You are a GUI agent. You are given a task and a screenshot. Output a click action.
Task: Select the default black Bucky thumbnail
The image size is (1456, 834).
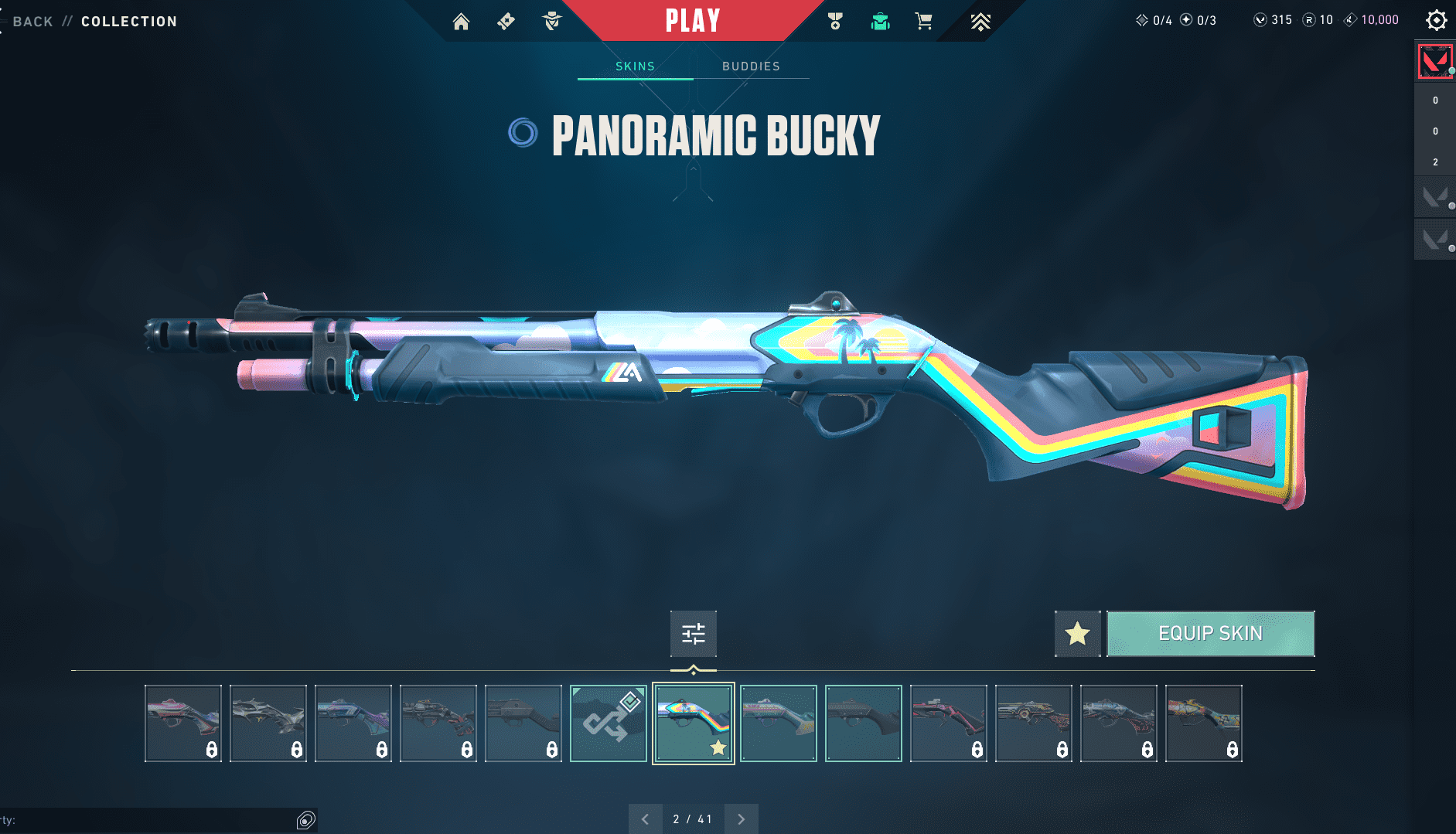(864, 723)
